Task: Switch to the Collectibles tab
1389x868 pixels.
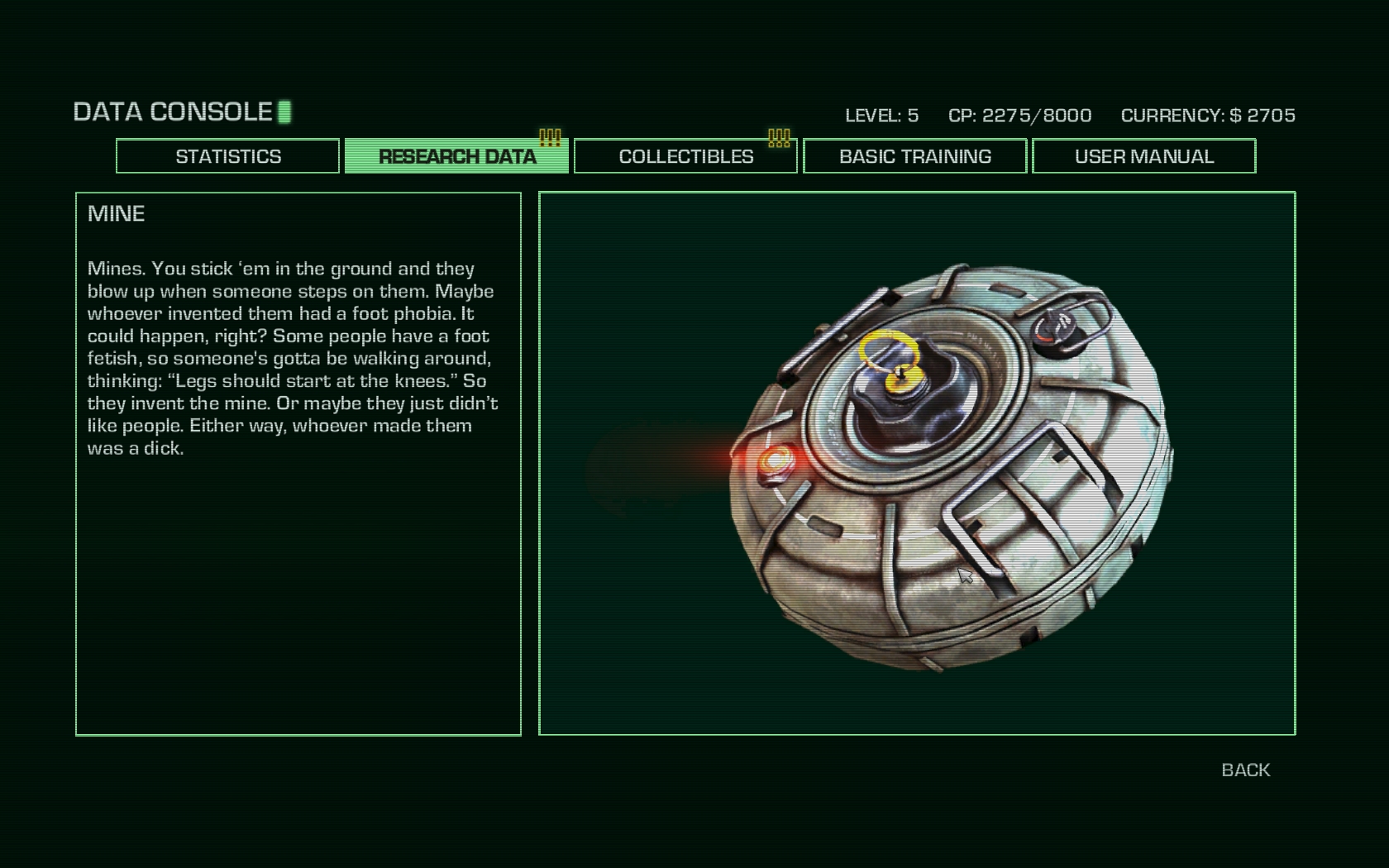Action: pos(685,156)
